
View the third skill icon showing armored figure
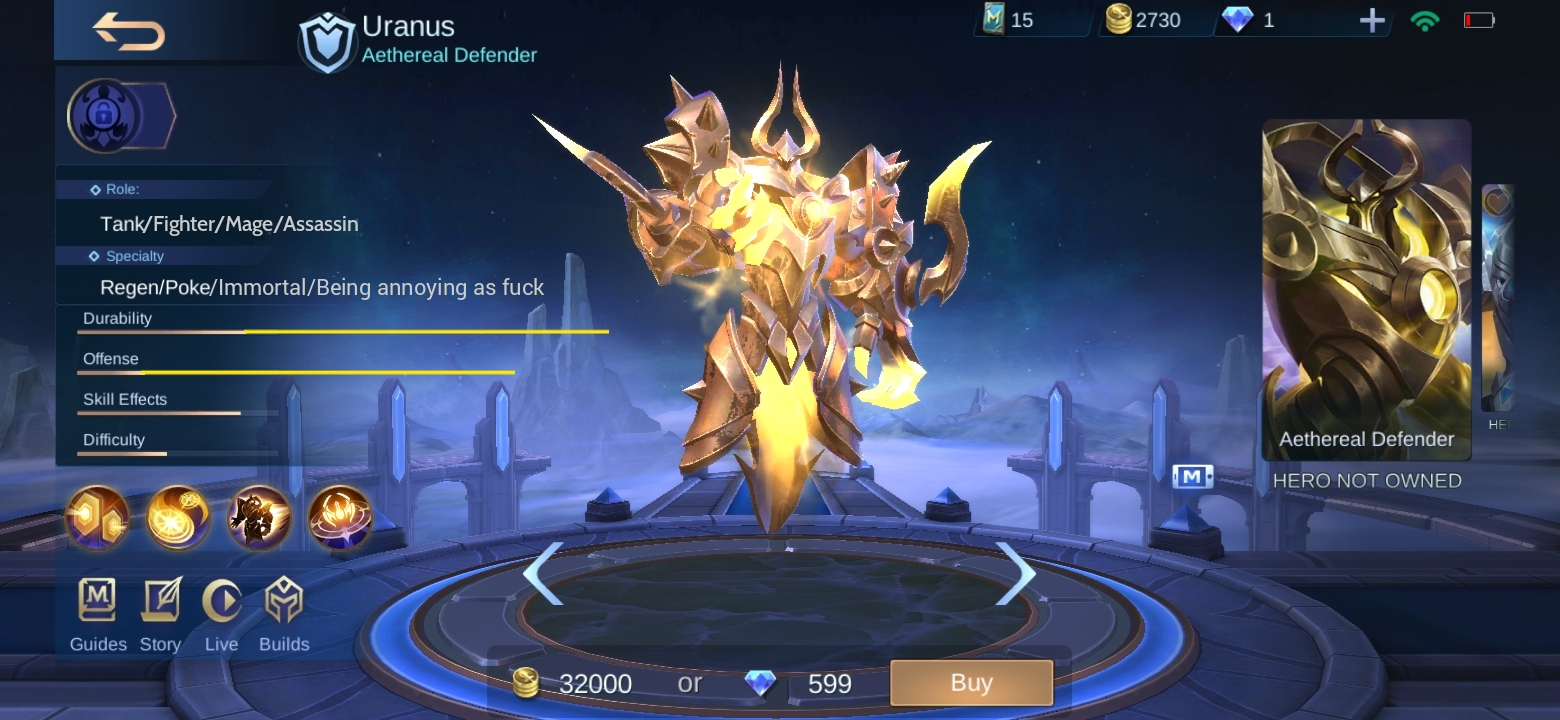[x=259, y=517]
